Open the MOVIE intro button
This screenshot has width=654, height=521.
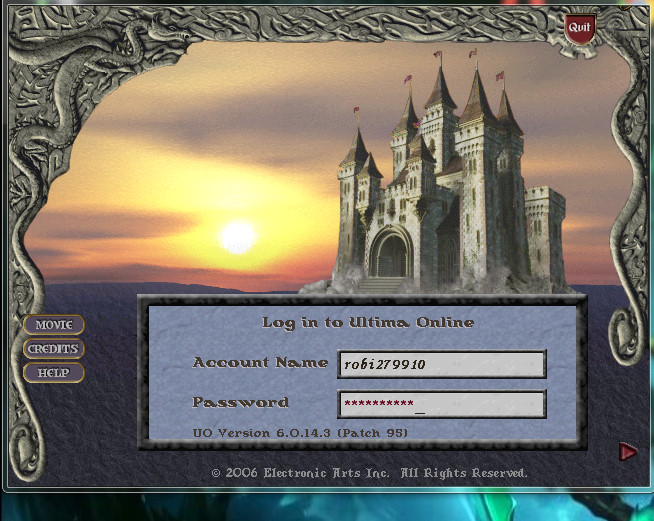pos(54,325)
